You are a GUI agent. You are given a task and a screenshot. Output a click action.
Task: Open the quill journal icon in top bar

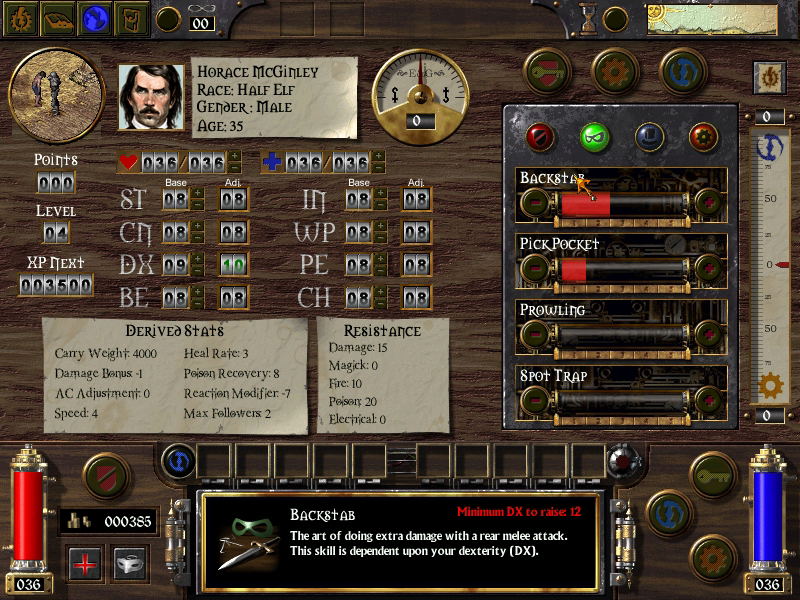pyautogui.click(x=131, y=18)
